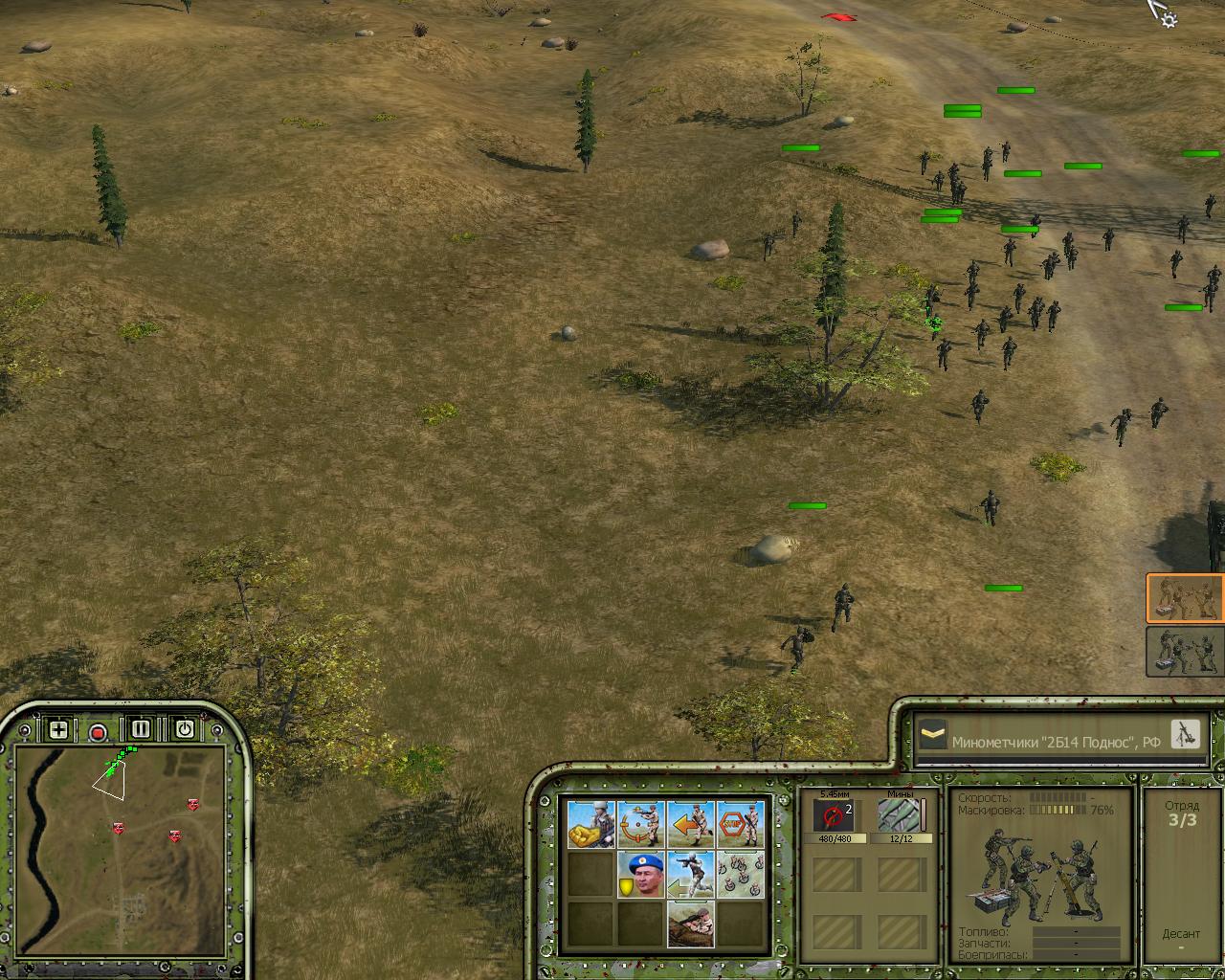This screenshot has width=1225, height=980.
Task: Select the gray mortar squad thumbnail
Action: click(x=1185, y=652)
